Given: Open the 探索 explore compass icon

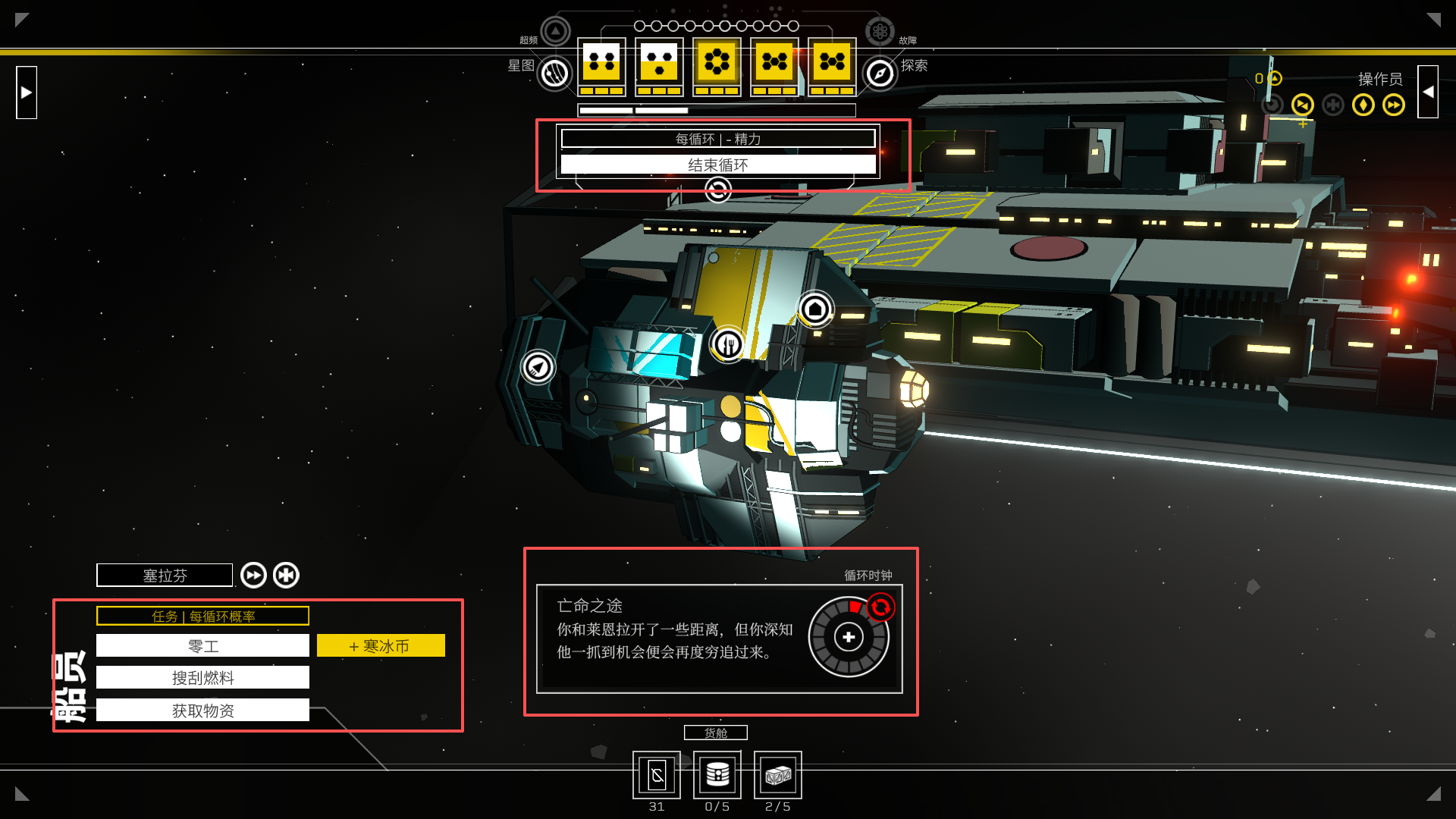Looking at the screenshot, I should (x=880, y=74).
